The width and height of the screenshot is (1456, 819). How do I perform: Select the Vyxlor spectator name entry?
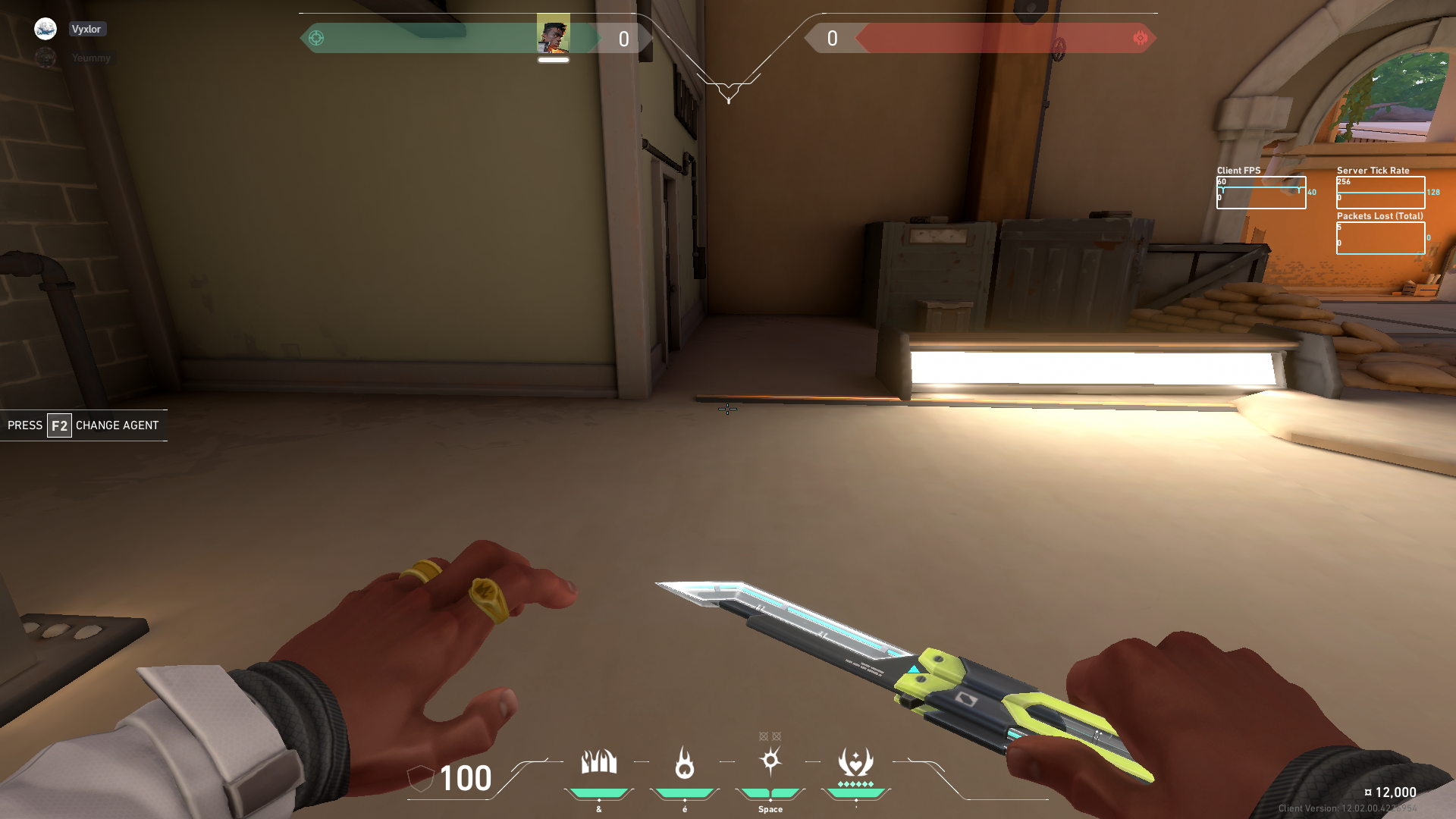point(86,29)
